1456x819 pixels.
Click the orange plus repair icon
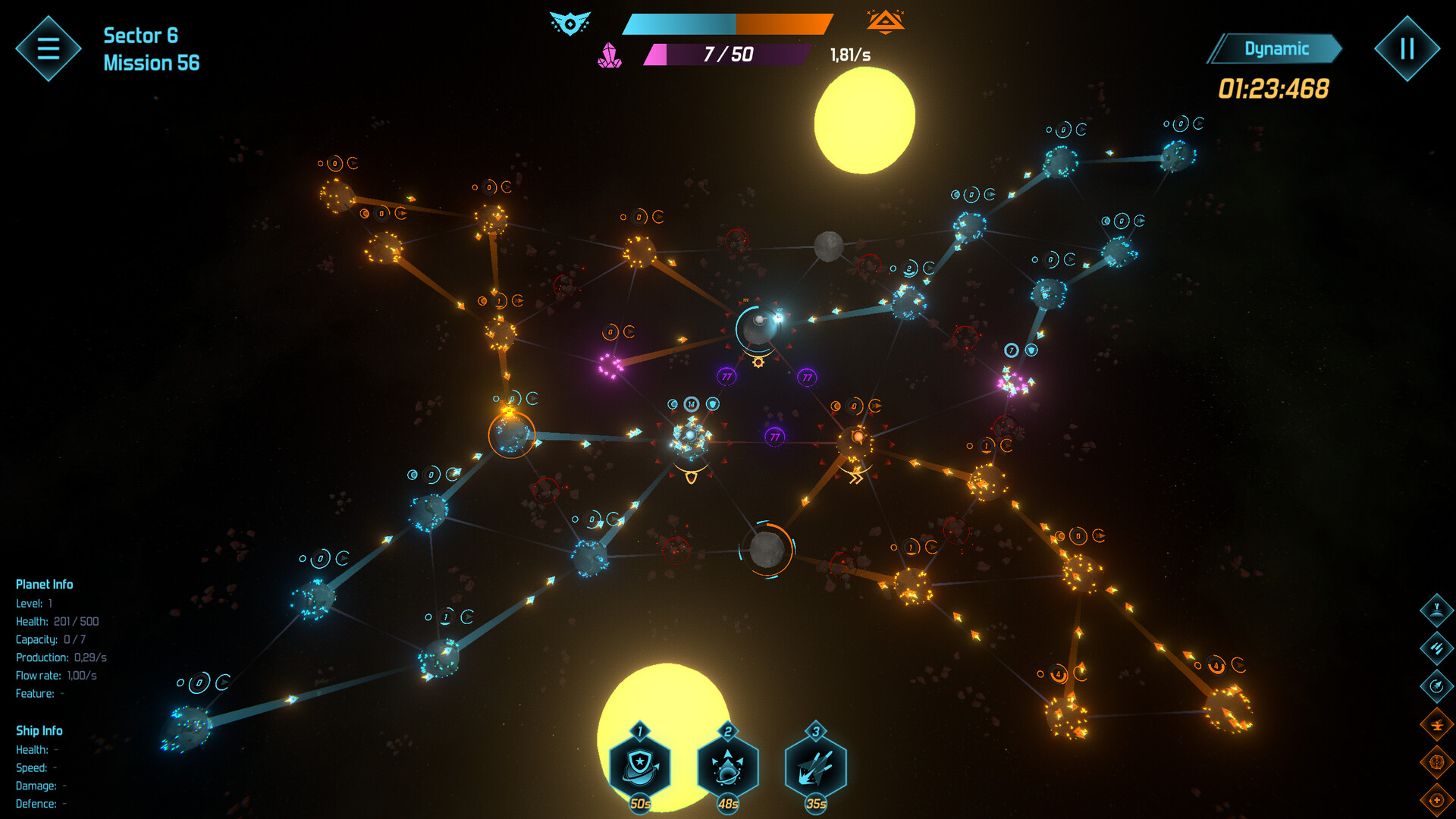coord(1436,800)
